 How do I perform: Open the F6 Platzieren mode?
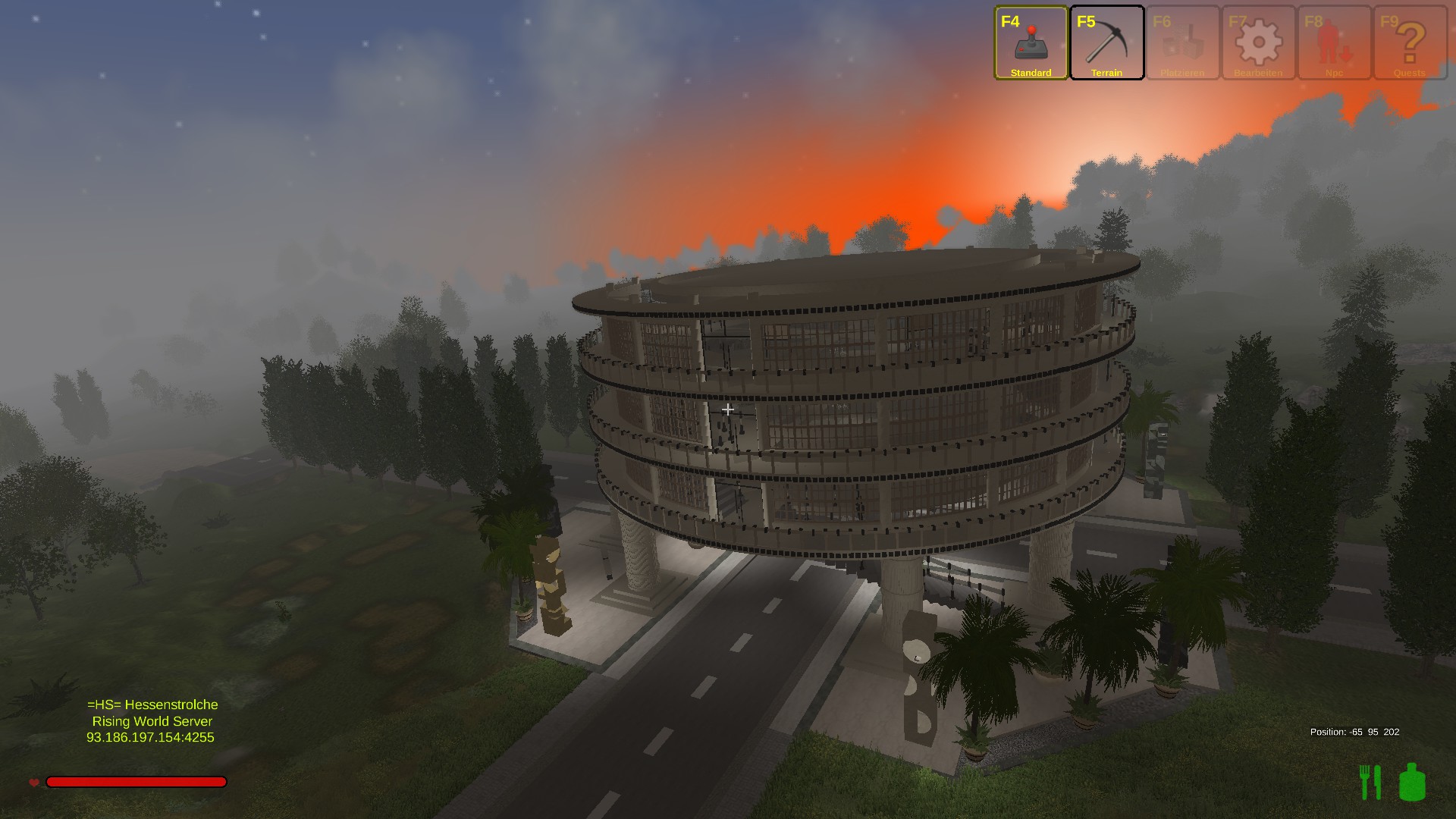[x=1182, y=42]
